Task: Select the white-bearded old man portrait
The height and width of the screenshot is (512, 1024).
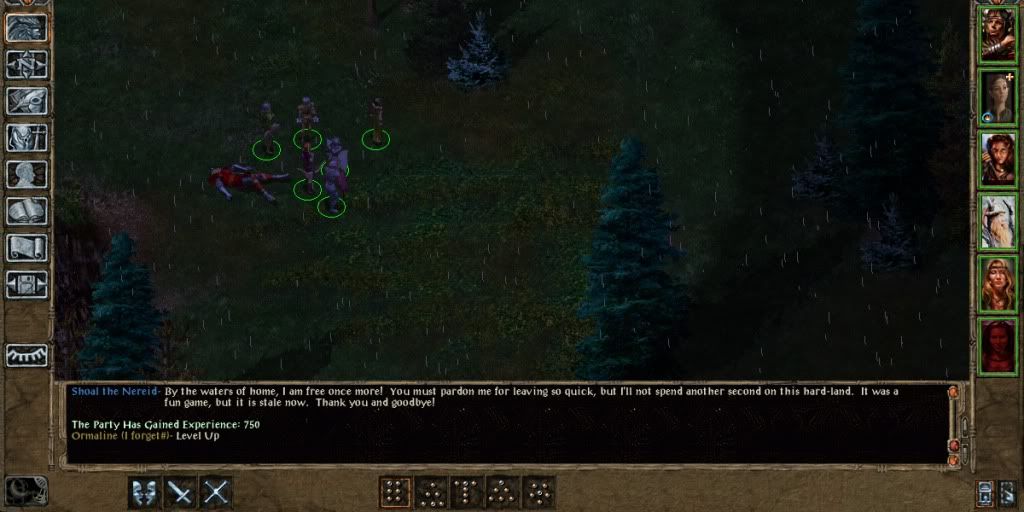Action: (997, 221)
